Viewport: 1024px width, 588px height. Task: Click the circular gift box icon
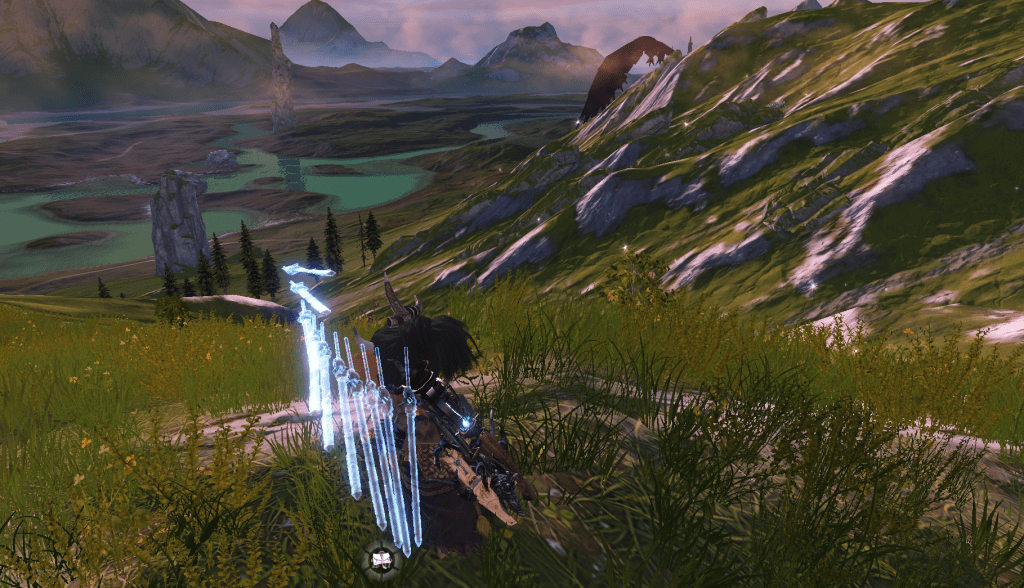381,560
